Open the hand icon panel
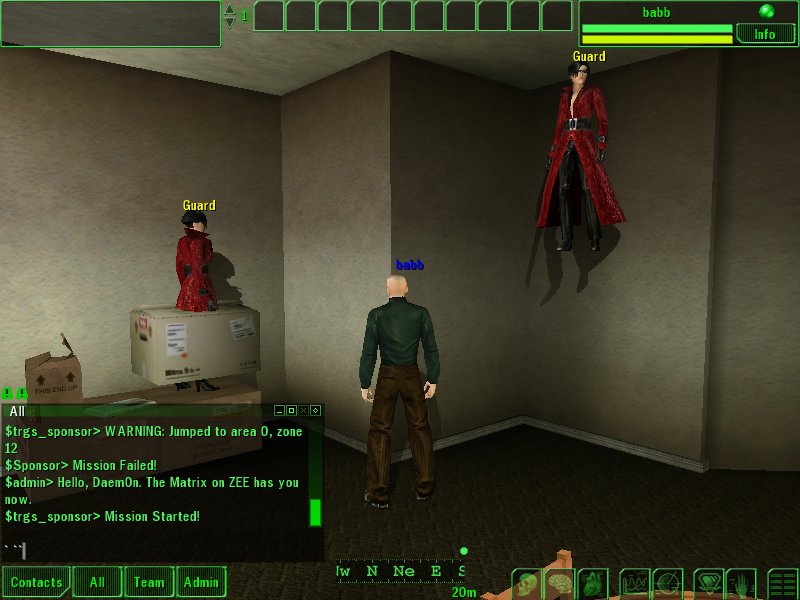 tap(741, 583)
